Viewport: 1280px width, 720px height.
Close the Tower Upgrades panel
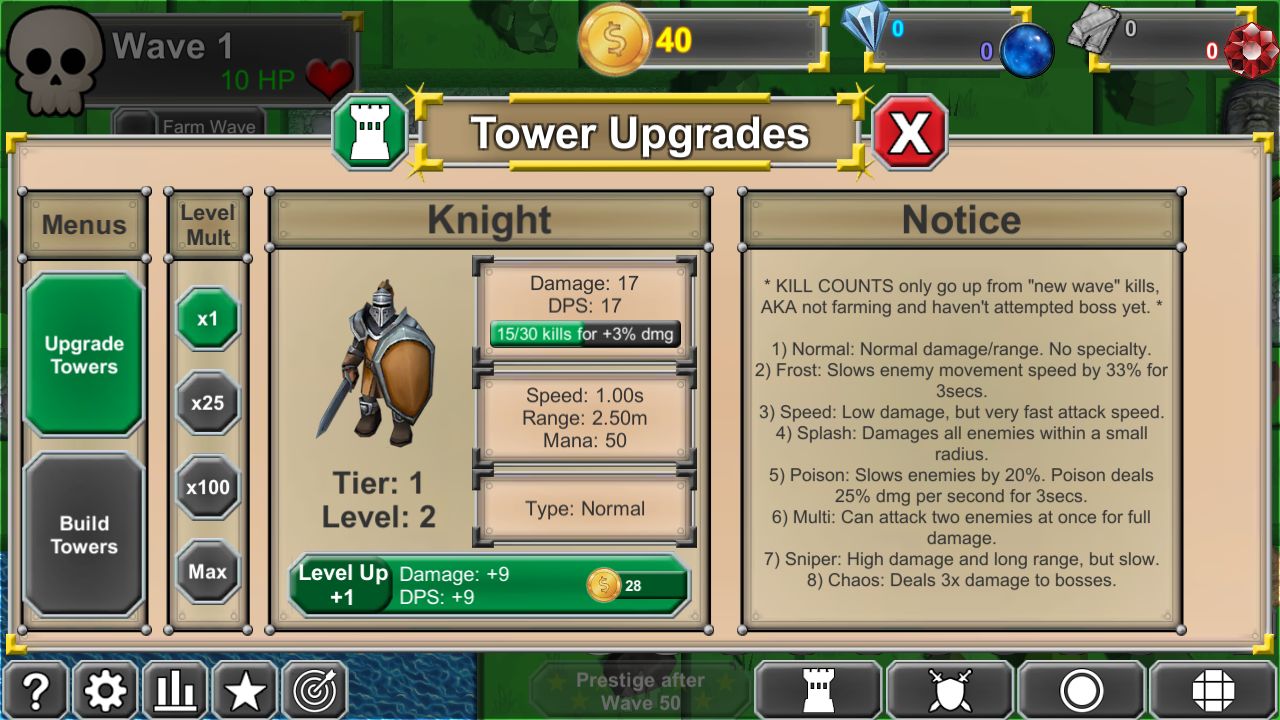point(910,132)
